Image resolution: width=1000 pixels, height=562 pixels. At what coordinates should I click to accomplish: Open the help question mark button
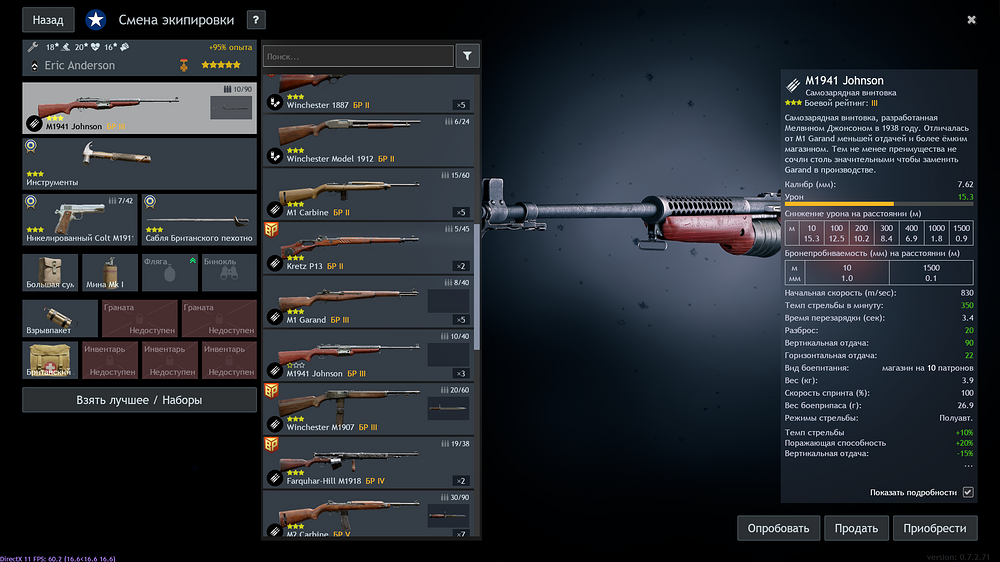click(256, 19)
